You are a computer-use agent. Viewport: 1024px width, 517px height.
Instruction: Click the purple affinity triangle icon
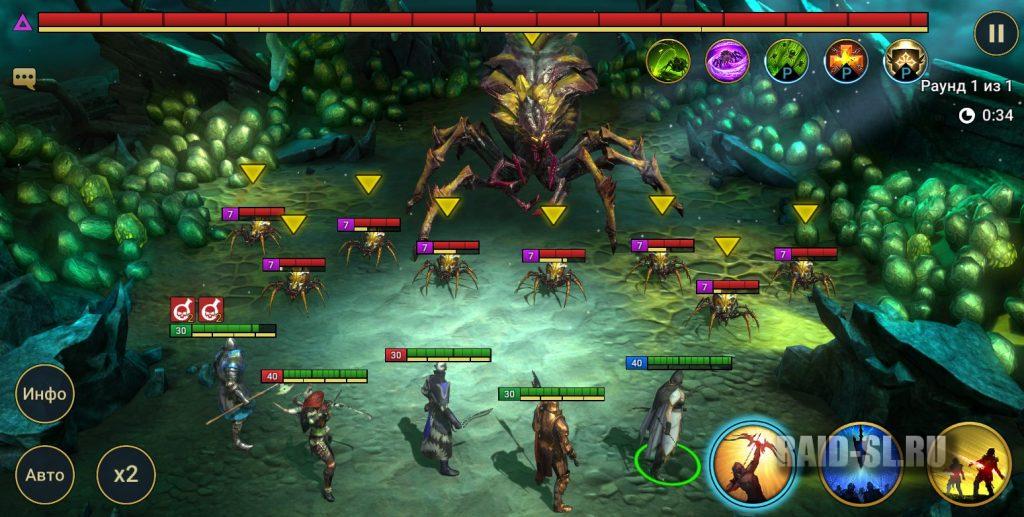pos(21,20)
